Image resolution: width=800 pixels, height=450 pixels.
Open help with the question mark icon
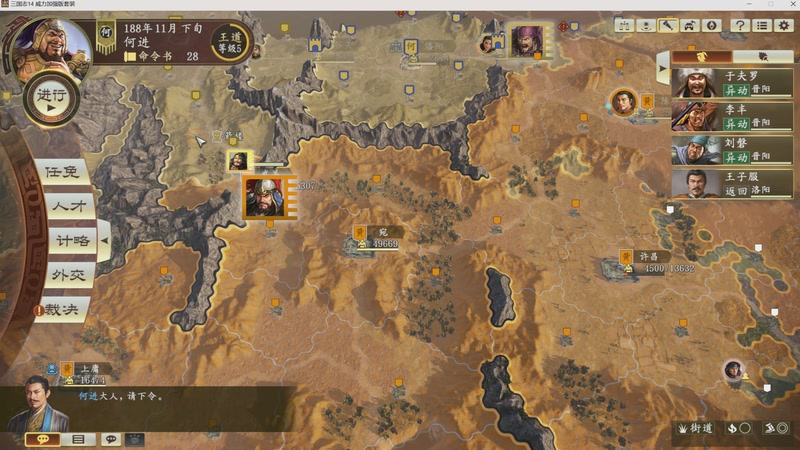tap(740, 25)
